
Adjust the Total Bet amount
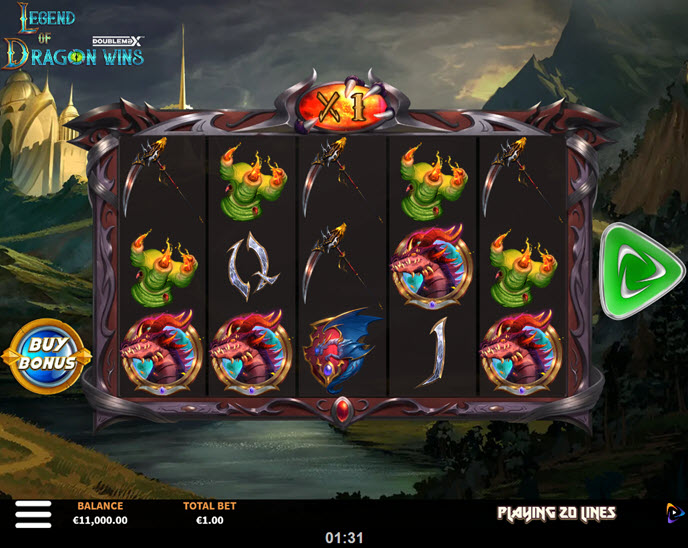click(209, 514)
